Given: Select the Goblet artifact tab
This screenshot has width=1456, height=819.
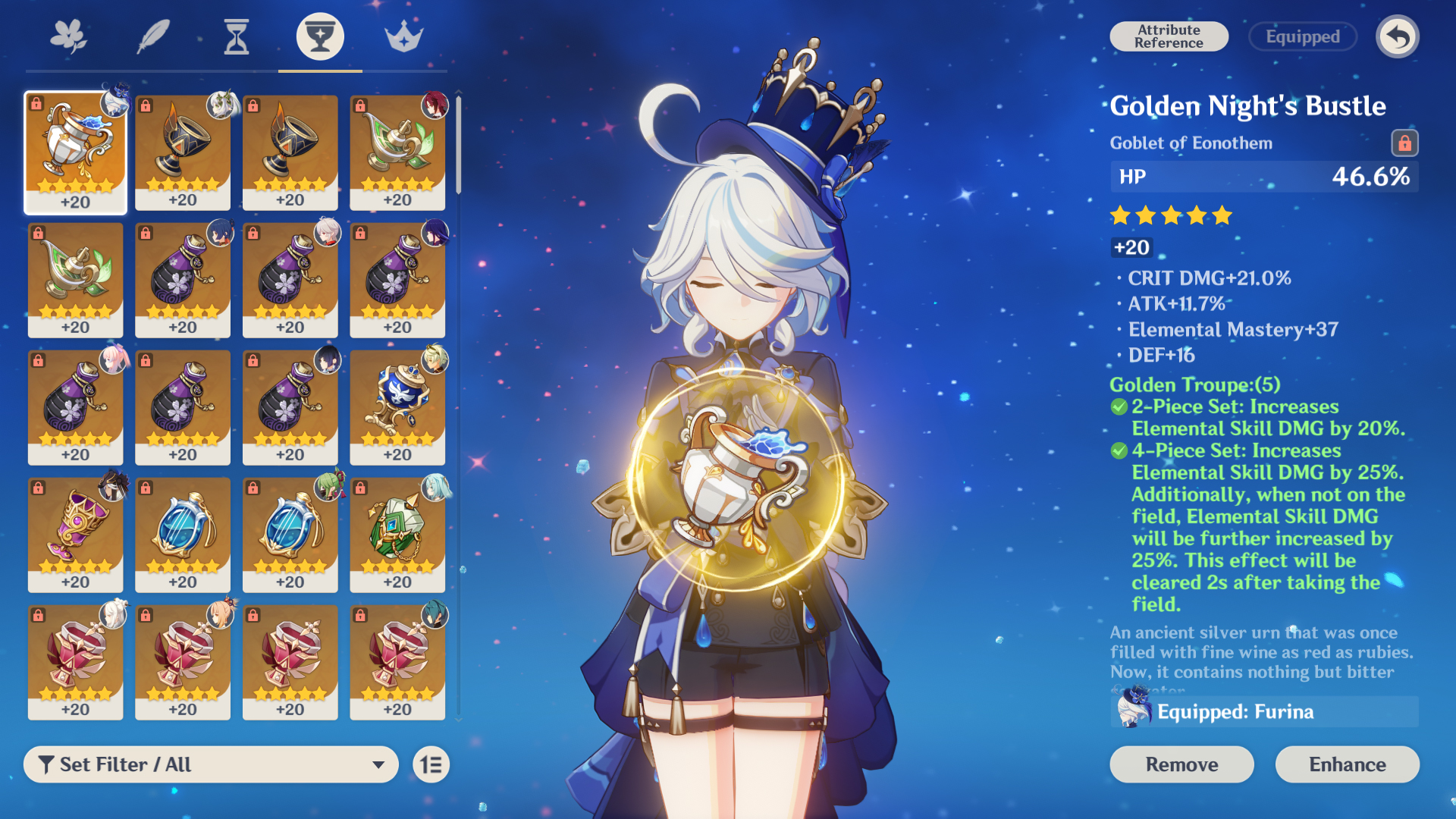Looking at the screenshot, I should tap(320, 36).
